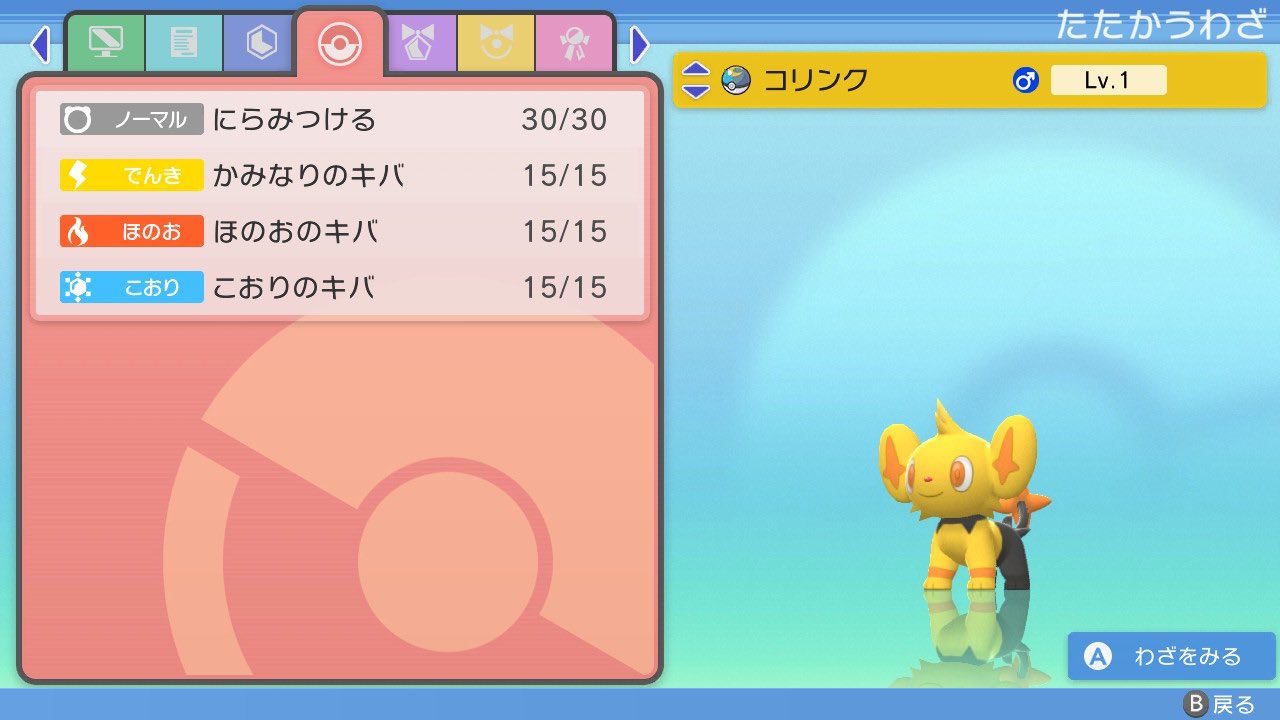Select the ほのお Fire type icon
1280x720 pixels.
tap(131, 231)
